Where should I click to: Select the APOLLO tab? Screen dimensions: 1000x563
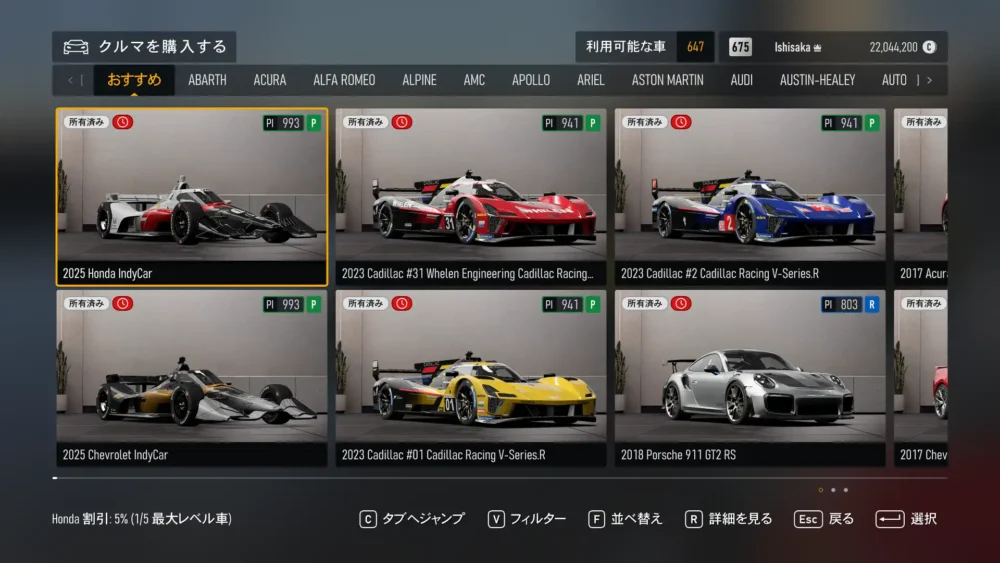pyautogui.click(x=531, y=80)
